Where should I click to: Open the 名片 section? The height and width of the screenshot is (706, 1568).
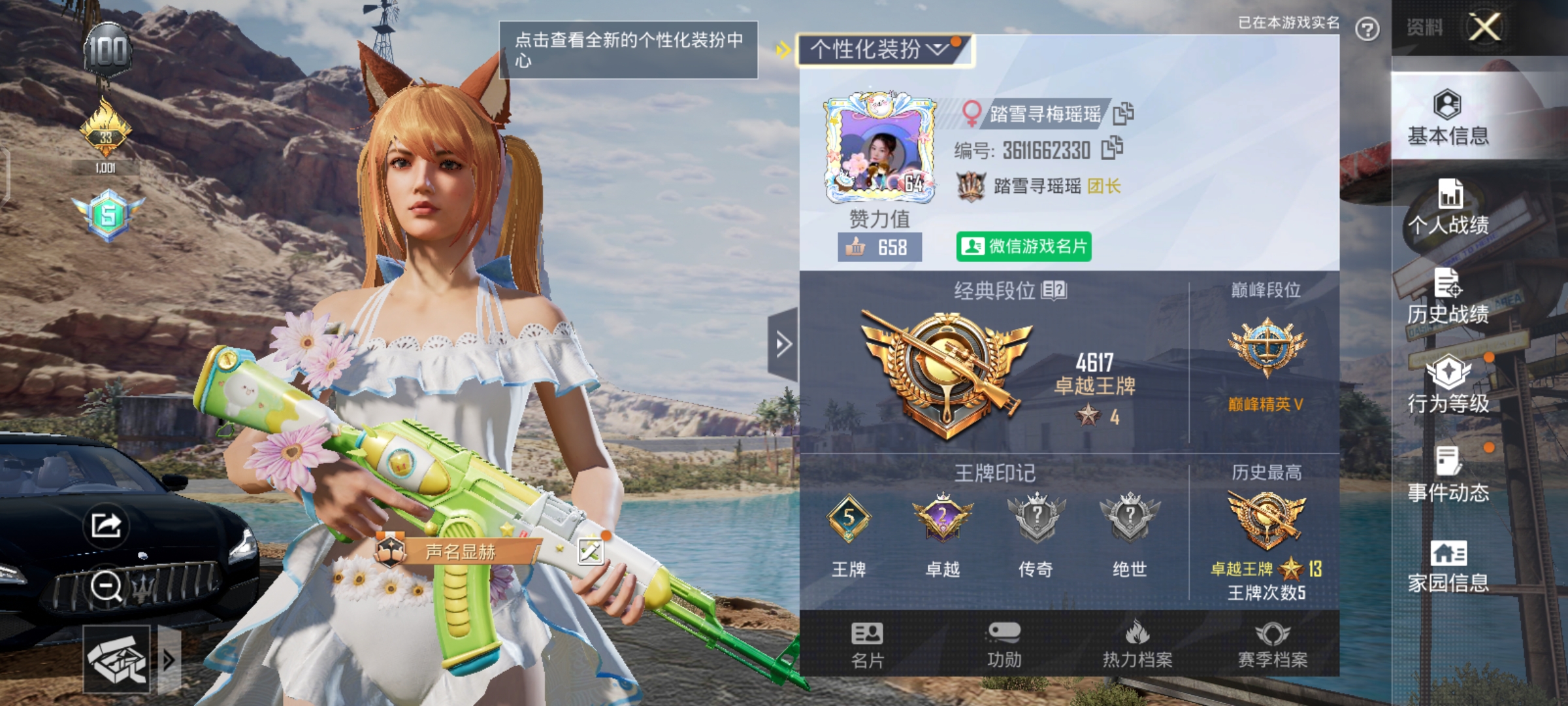coord(867,645)
